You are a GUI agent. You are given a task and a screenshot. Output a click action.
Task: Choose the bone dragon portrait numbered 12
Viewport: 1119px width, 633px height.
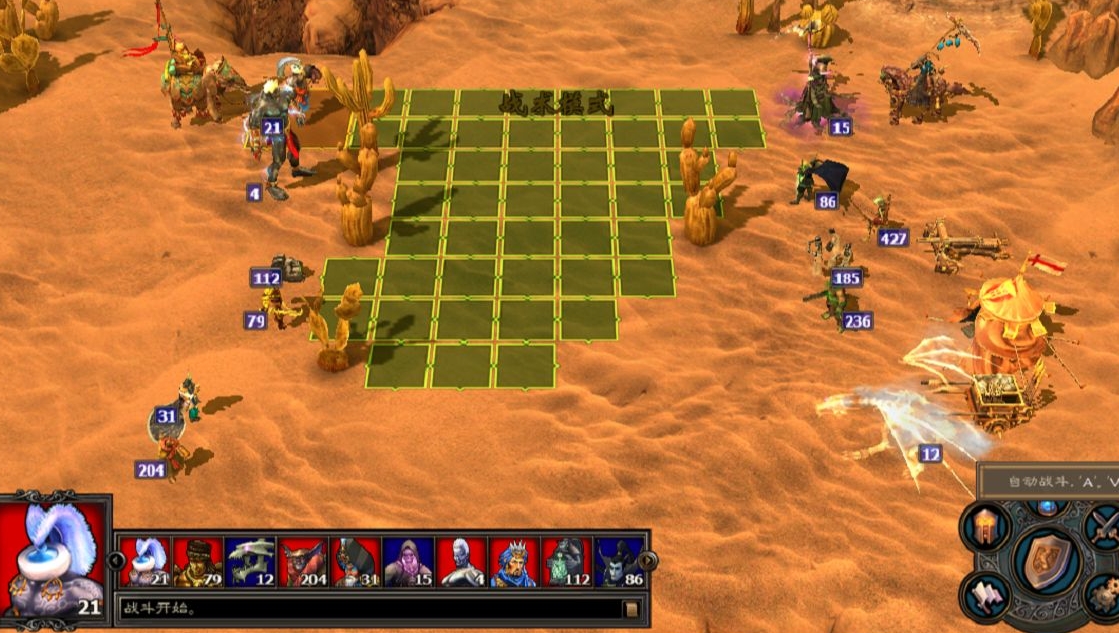coord(250,562)
